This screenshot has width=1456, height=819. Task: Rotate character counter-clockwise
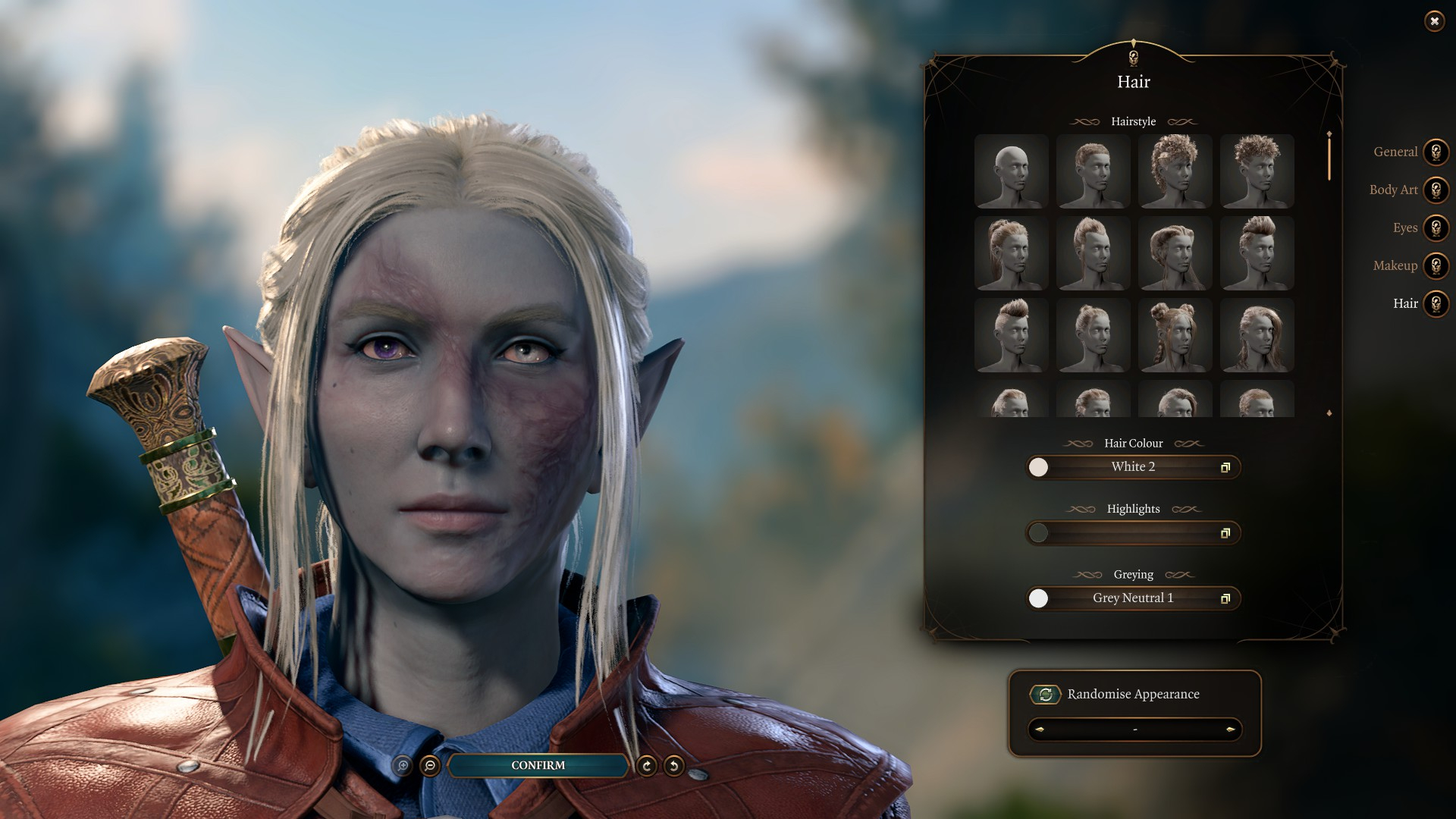(673, 766)
